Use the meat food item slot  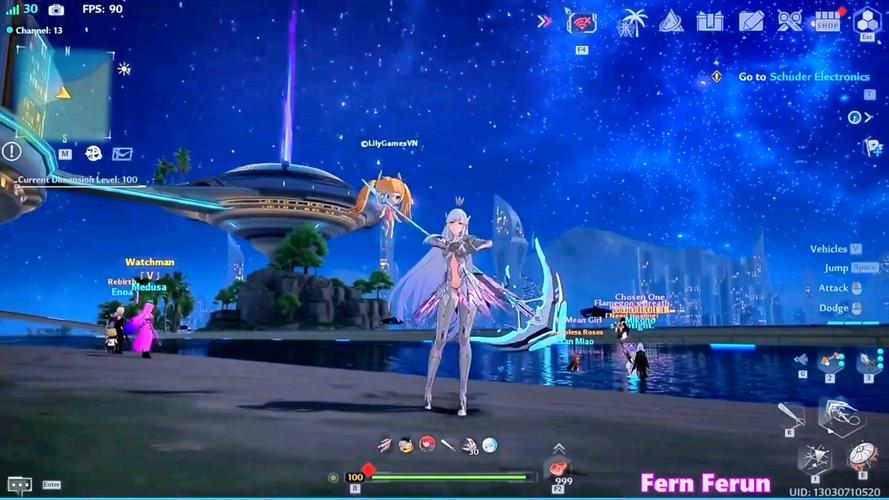pyautogui.click(x=557, y=467)
